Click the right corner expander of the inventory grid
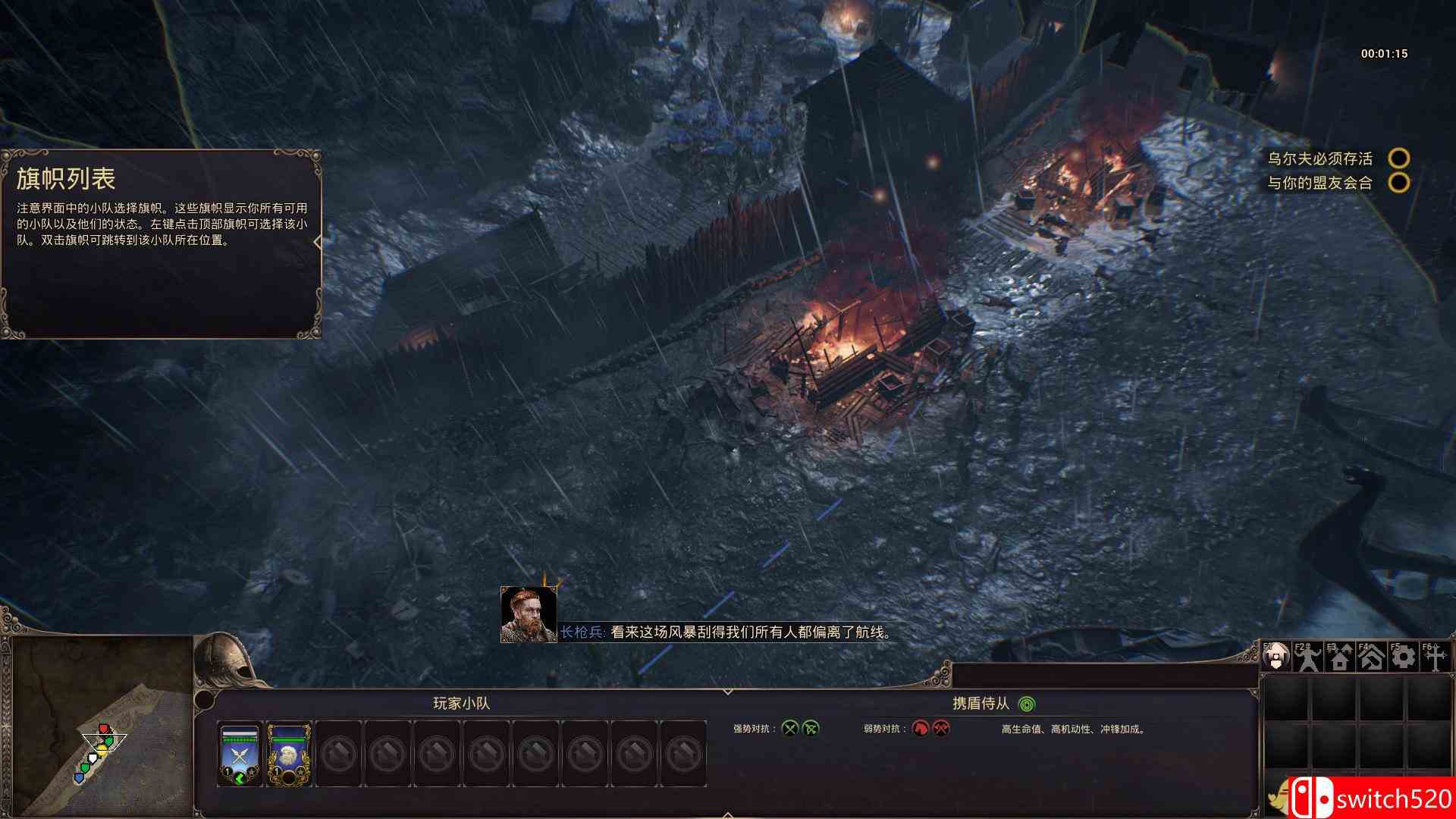1456x819 pixels. tap(1451, 676)
